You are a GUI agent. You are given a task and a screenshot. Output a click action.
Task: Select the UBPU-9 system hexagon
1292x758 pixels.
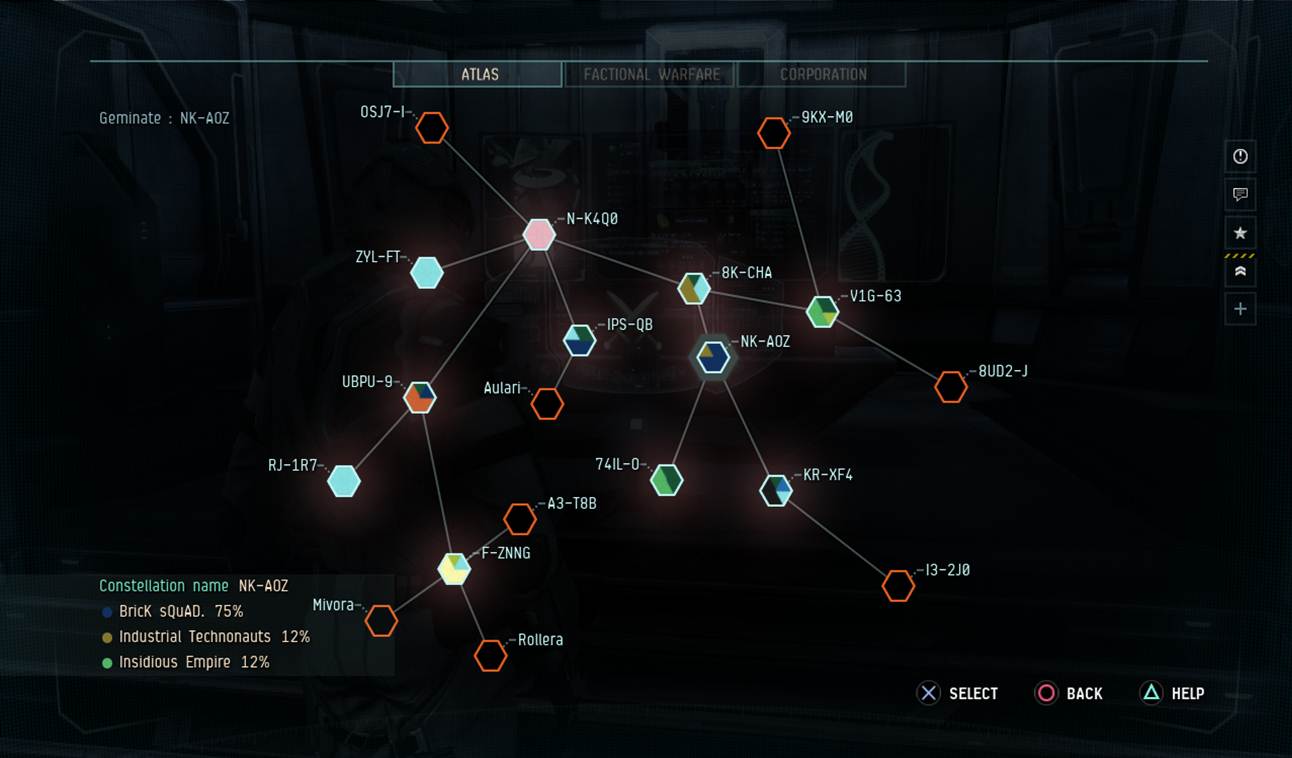pyautogui.click(x=418, y=397)
